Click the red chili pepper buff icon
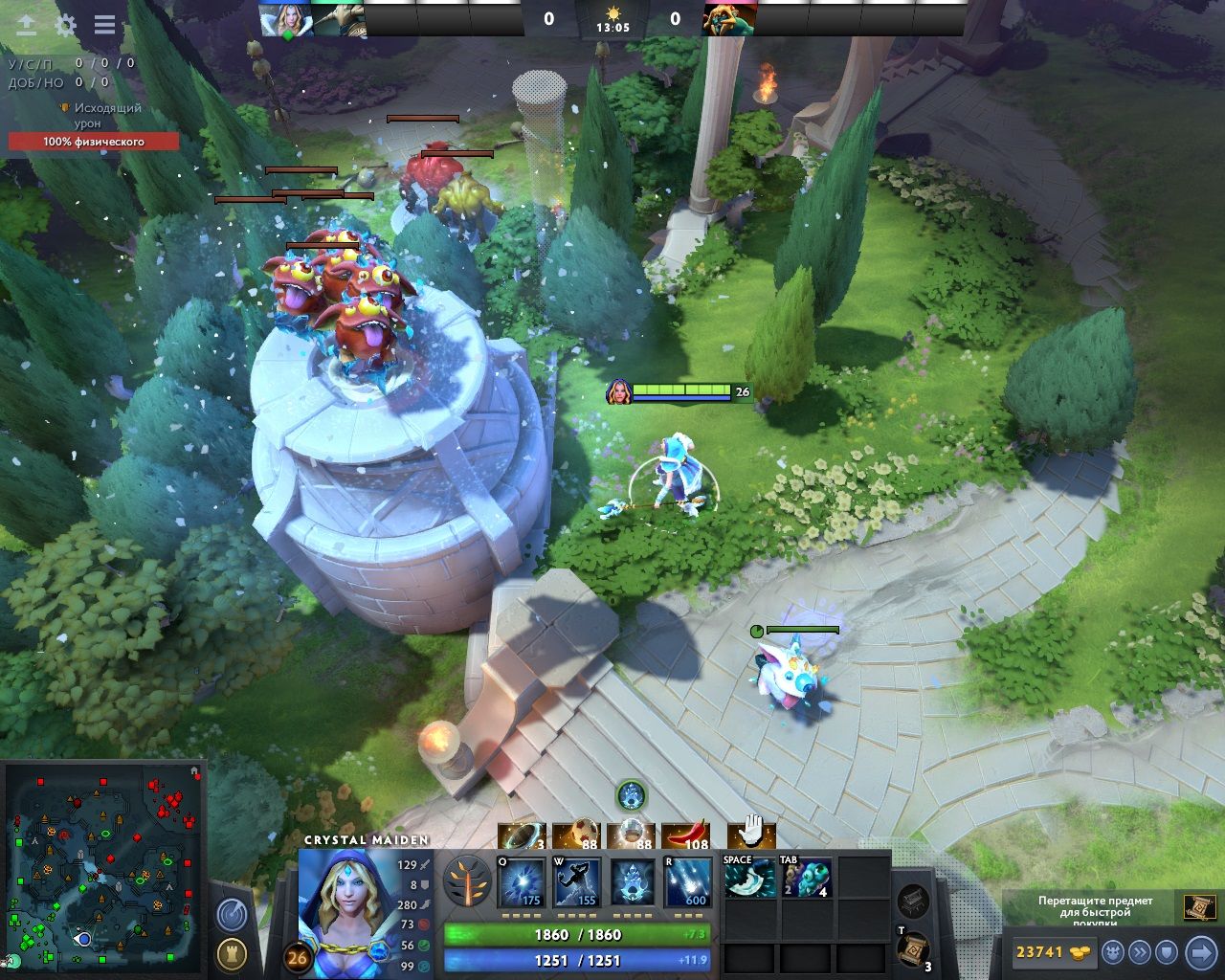Image resolution: width=1225 pixels, height=980 pixels. pyautogui.click(x=686, y=835)
